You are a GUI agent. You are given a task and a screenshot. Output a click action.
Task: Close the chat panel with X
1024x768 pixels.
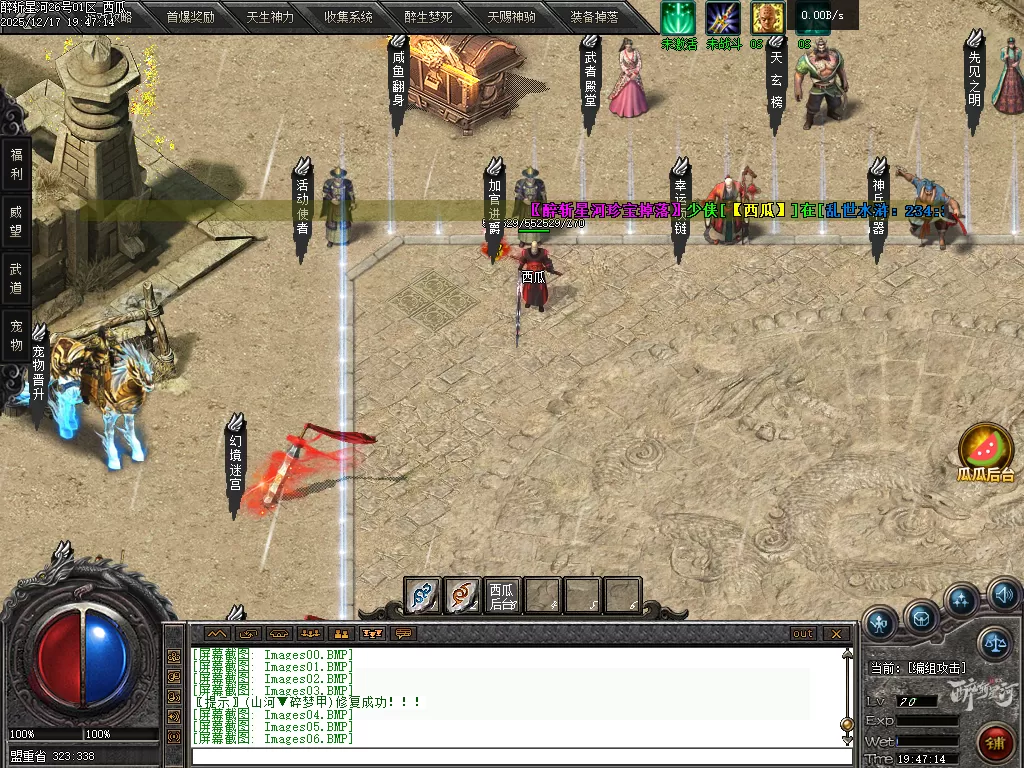[836, 634]
